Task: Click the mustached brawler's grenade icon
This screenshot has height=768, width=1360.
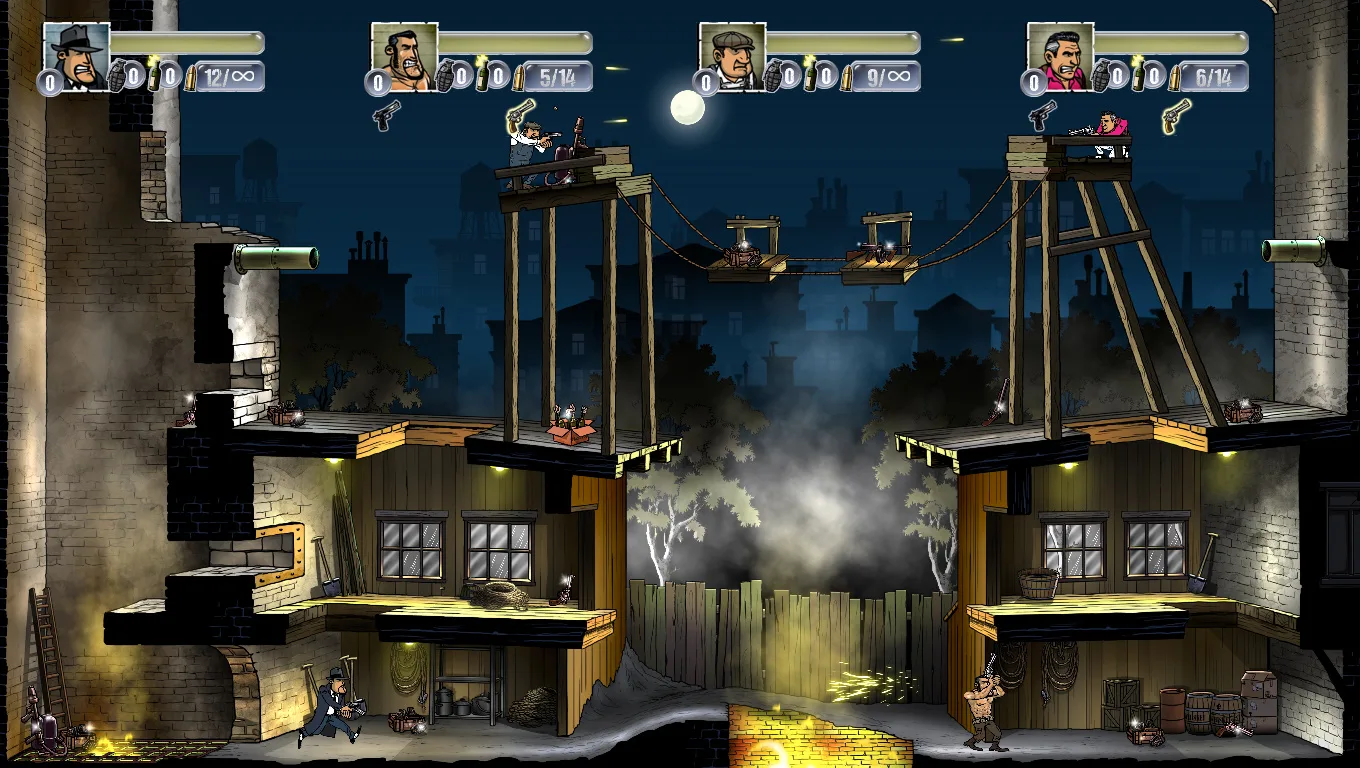Action: pos(444,75)
